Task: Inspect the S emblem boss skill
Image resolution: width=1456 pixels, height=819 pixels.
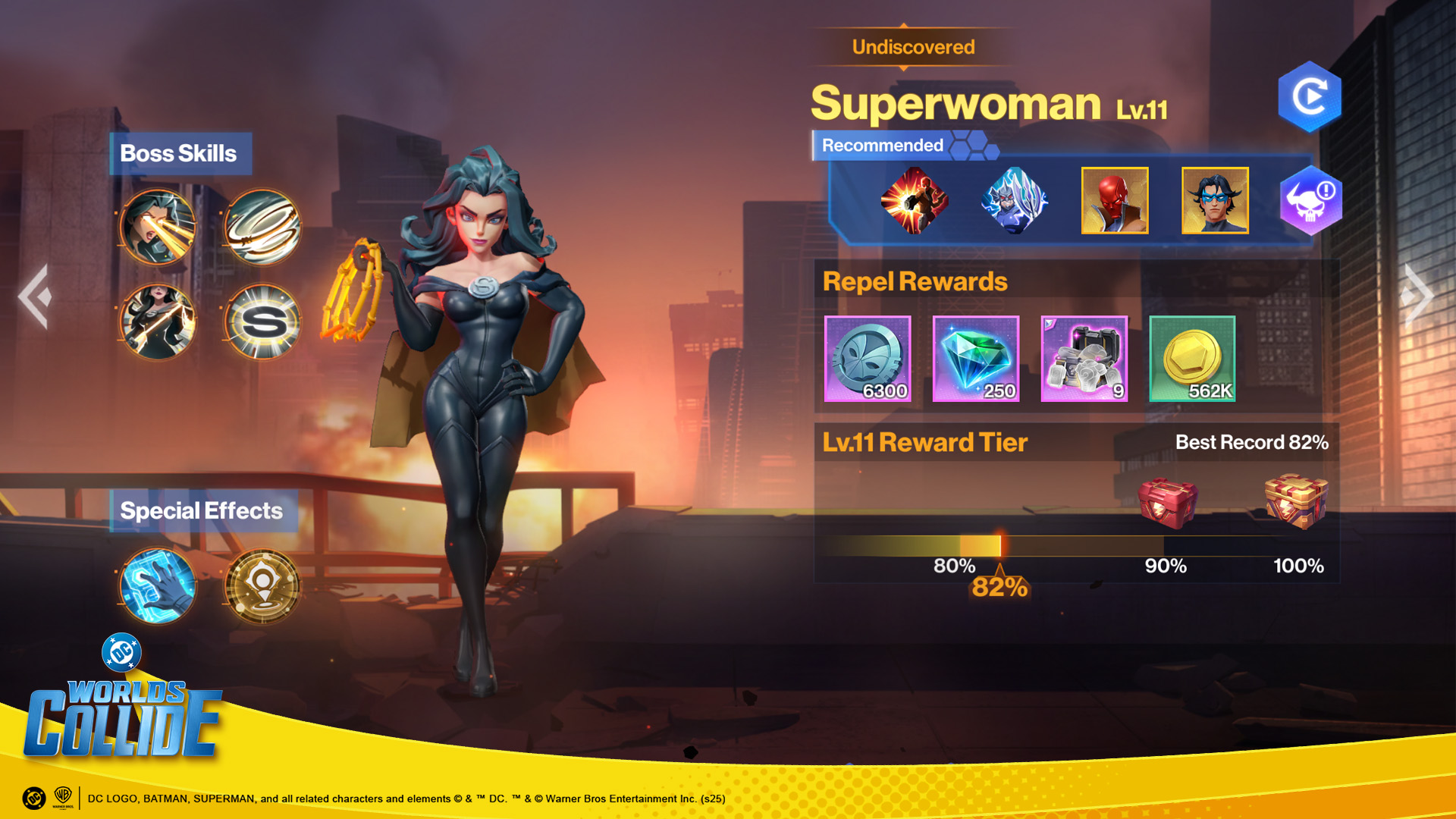Action: [262, 322]
